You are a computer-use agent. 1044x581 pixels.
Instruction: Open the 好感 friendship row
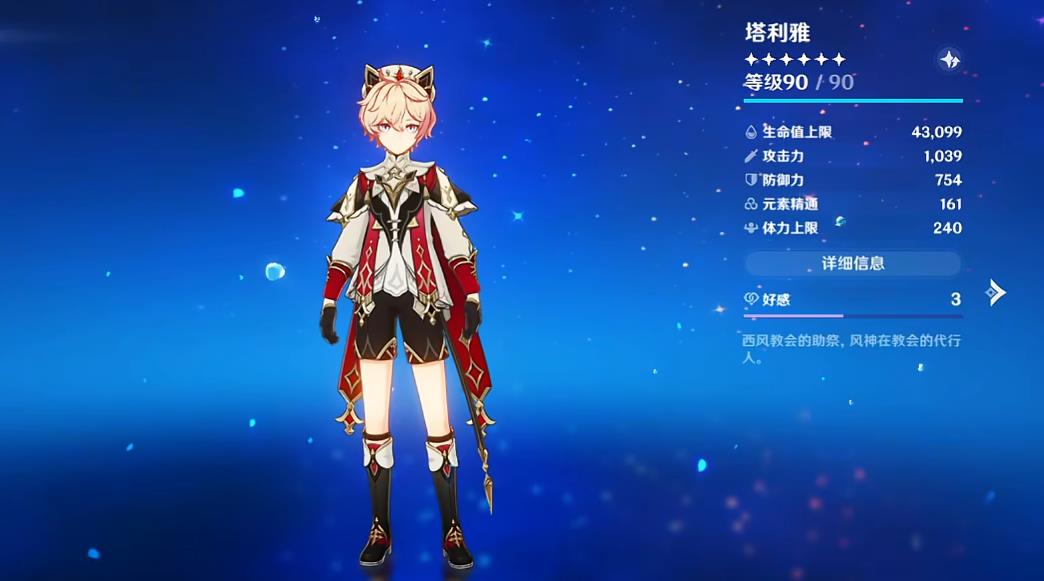point(852,299)
